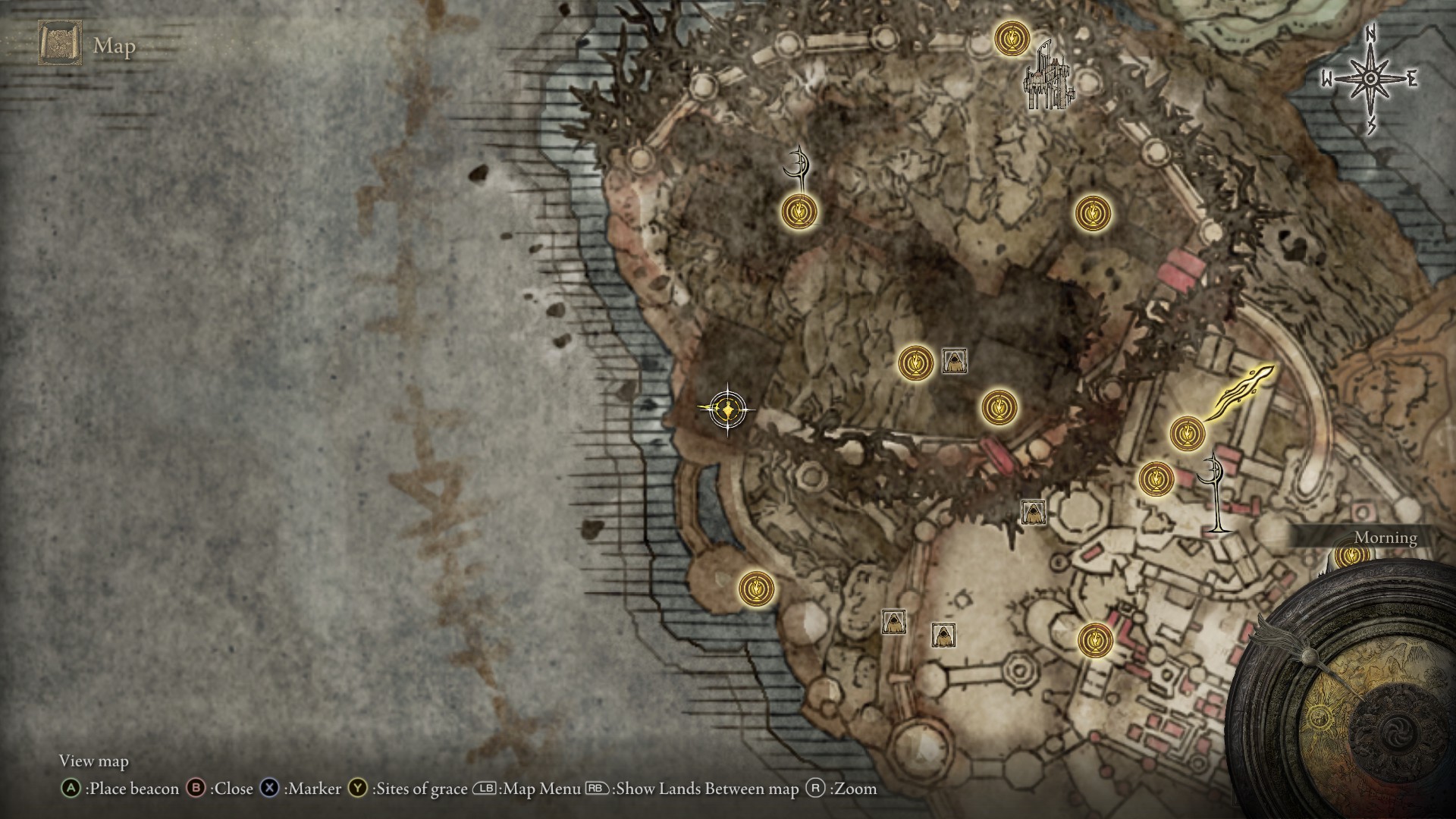Viewport: 1456px width, 819px height.
Task: Select the site of grace beside the hooded portrait
Action: click(x=916, y=362)
